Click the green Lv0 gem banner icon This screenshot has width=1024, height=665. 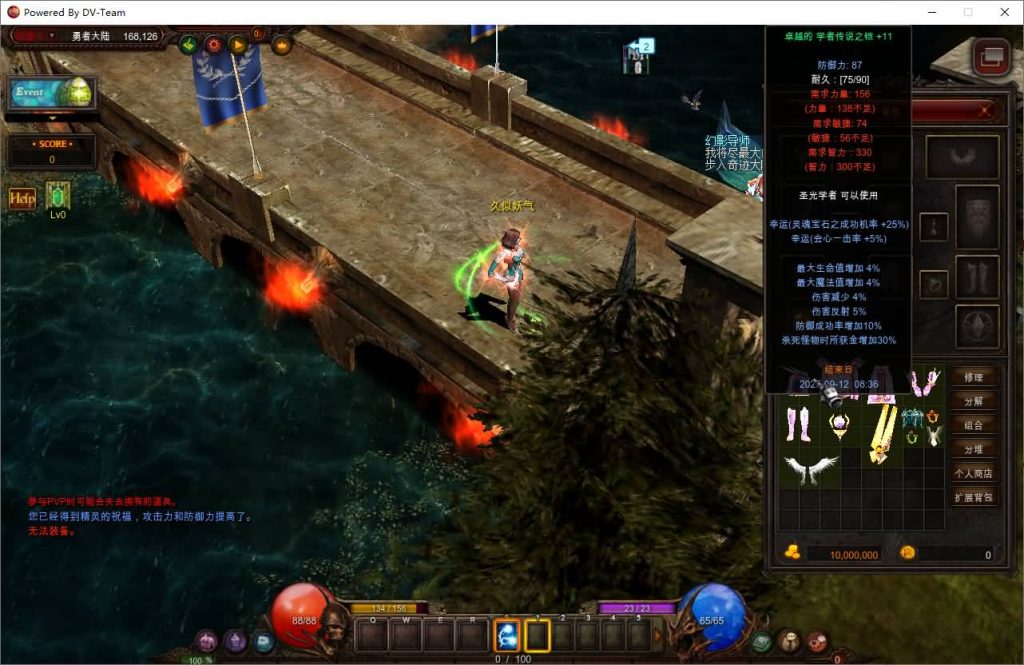(57, 196)
